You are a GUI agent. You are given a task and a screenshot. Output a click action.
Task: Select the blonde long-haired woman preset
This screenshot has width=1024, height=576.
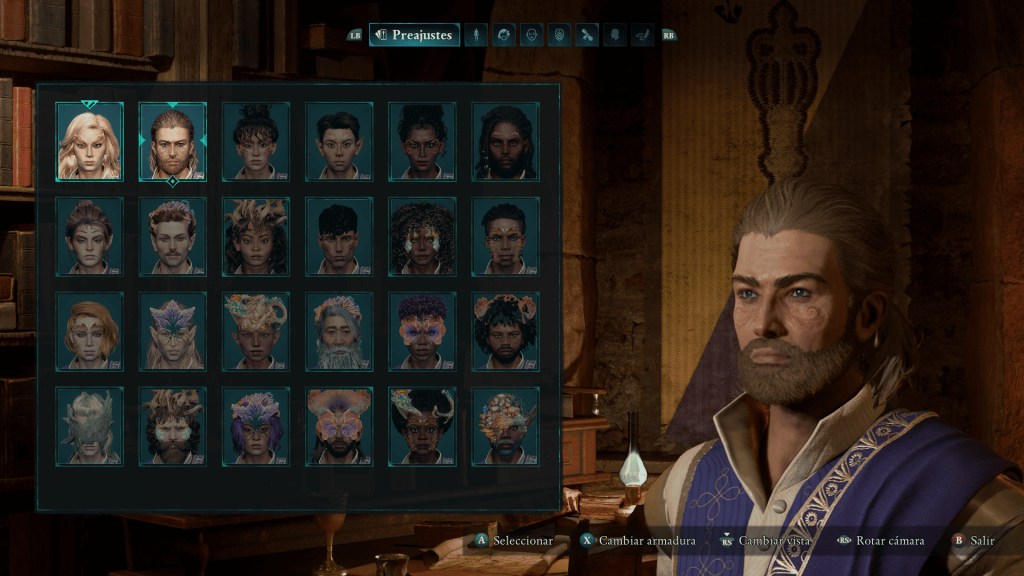click(90, 141)
